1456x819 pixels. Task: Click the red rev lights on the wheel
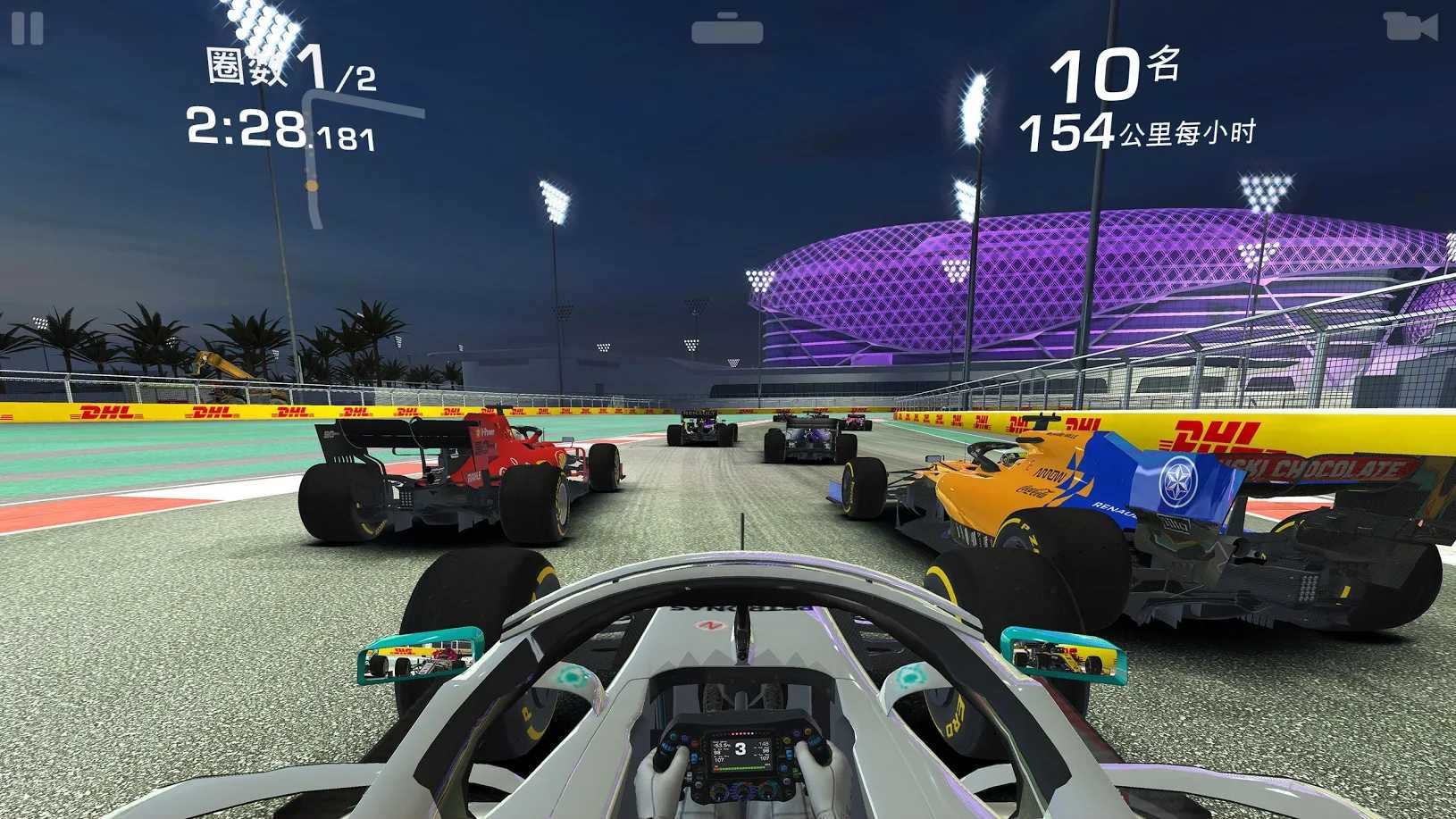(x=743, y=734)
